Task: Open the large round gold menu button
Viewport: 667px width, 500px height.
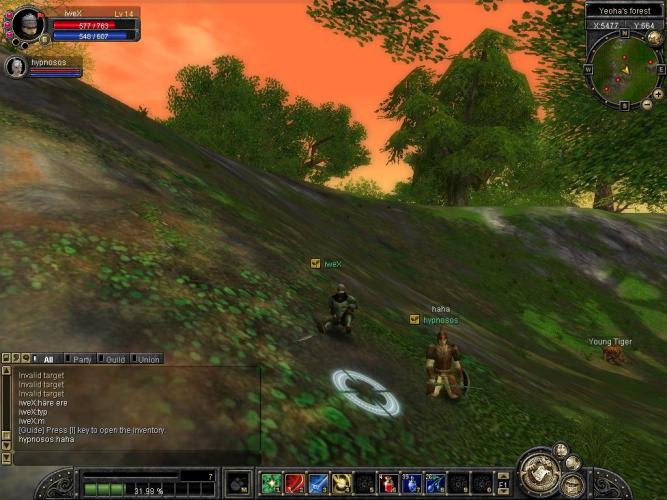Action: click(x=539, y=474)
